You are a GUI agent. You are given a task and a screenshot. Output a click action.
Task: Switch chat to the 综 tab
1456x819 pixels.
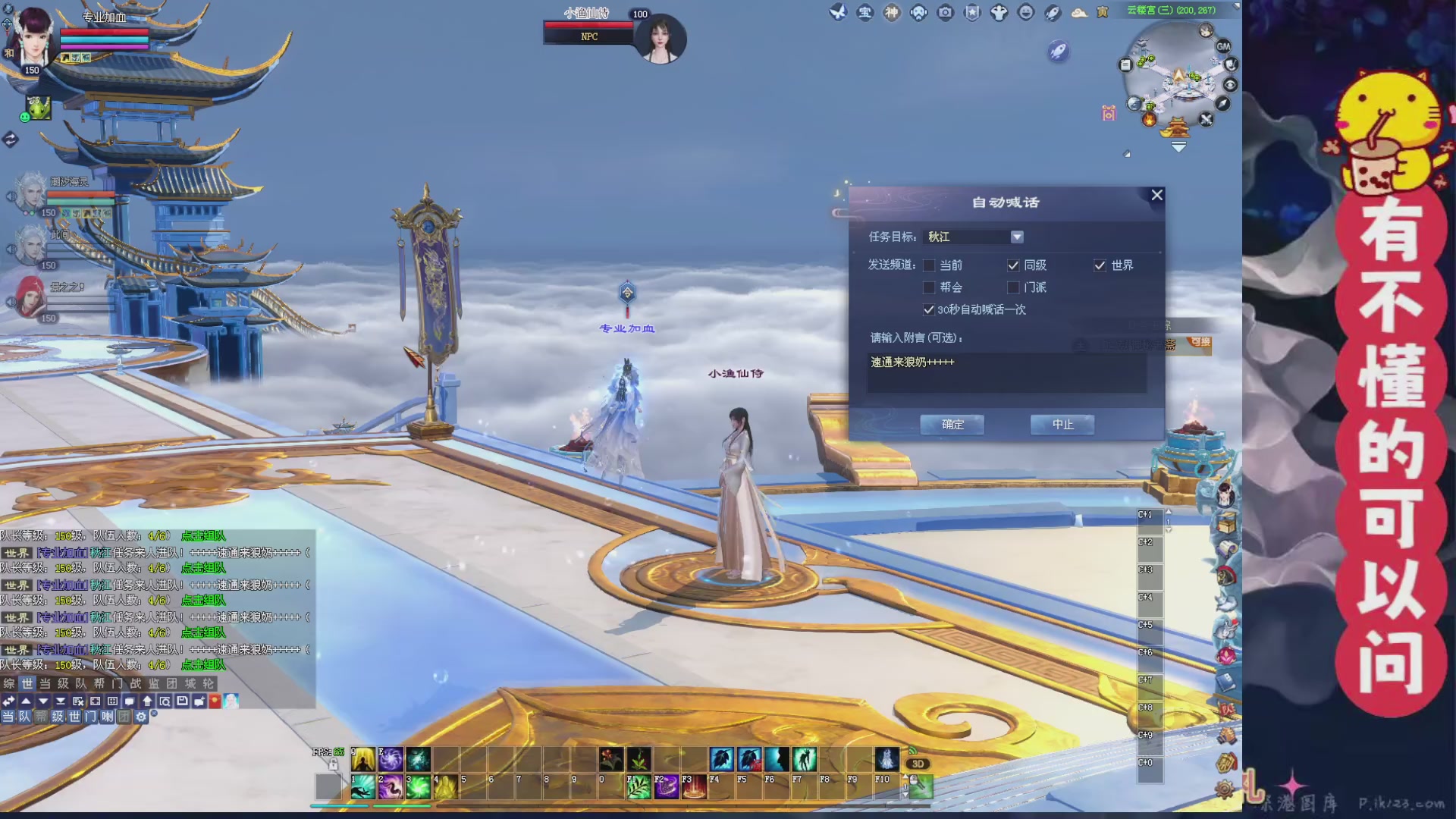9,683
